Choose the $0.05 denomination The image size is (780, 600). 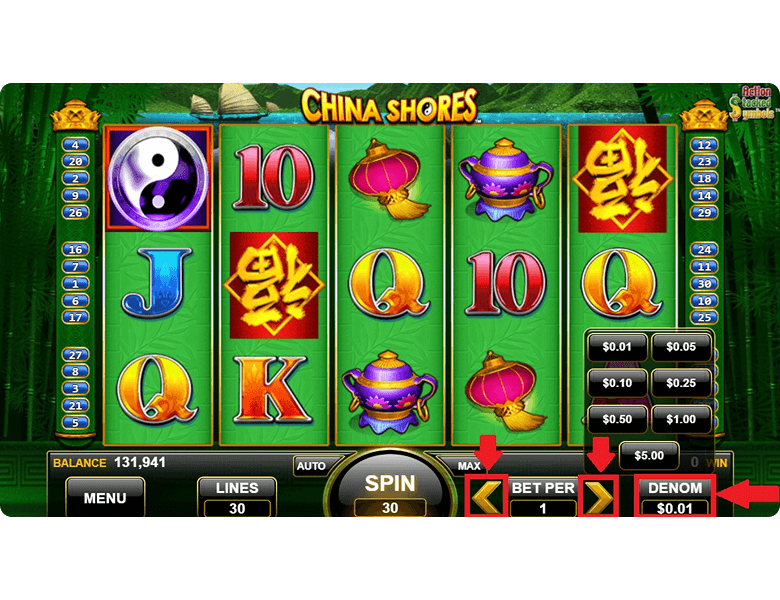pyautogui.click(x=681, y=347)
